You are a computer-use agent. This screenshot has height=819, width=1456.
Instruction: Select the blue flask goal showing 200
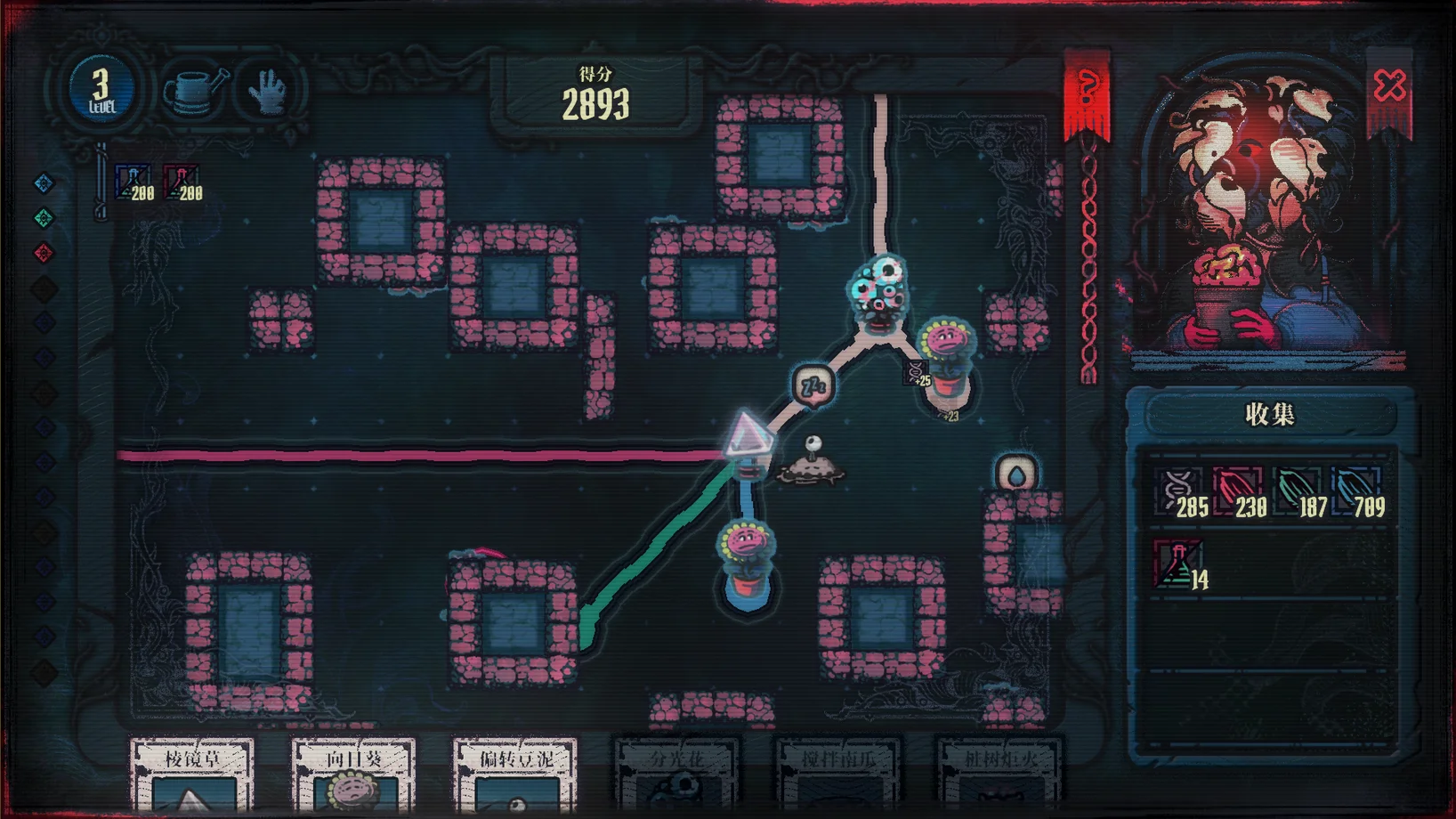tap(133, 182)
